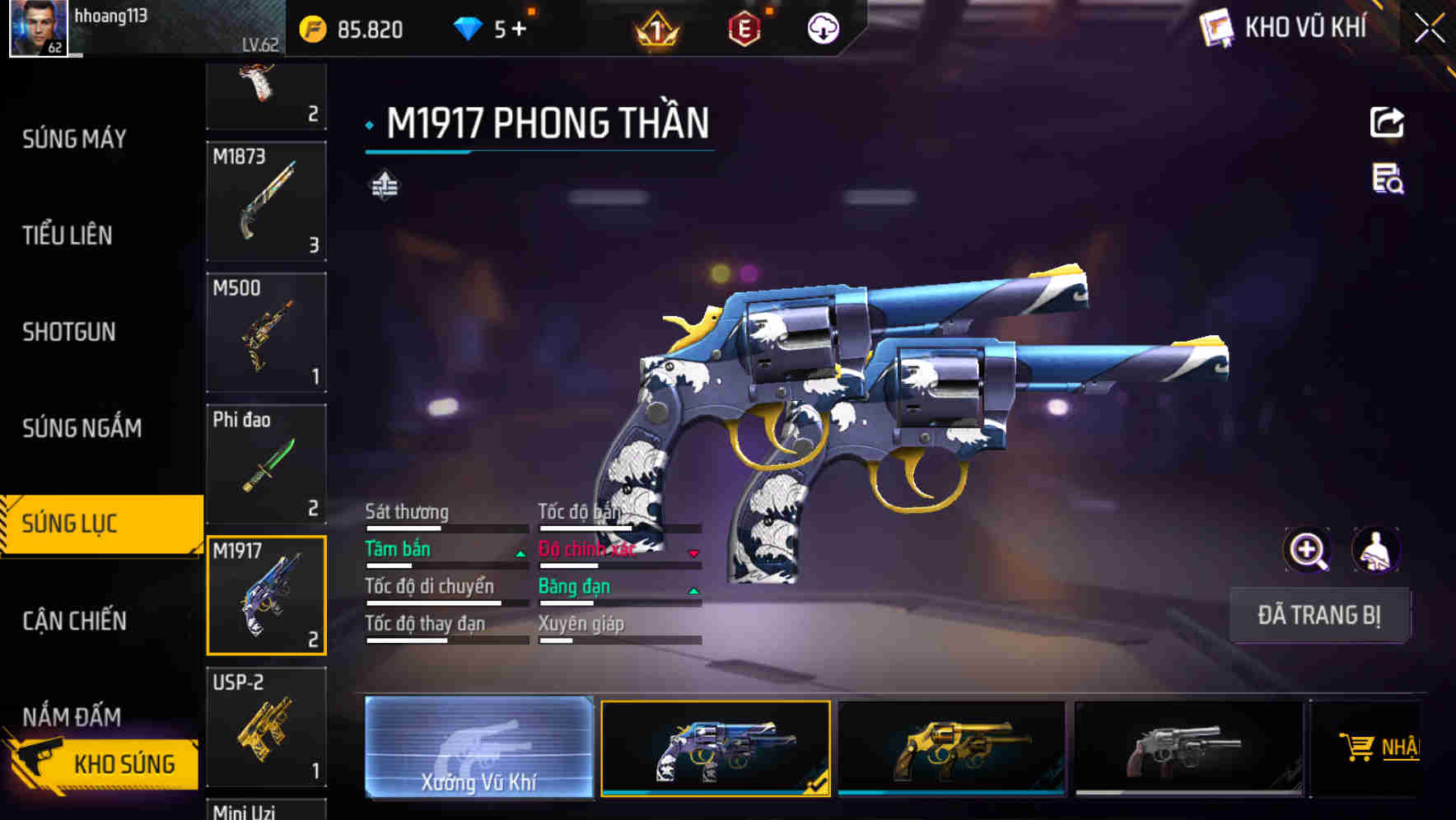Select the default grey M1917 skin

(x=1188, y=748)
